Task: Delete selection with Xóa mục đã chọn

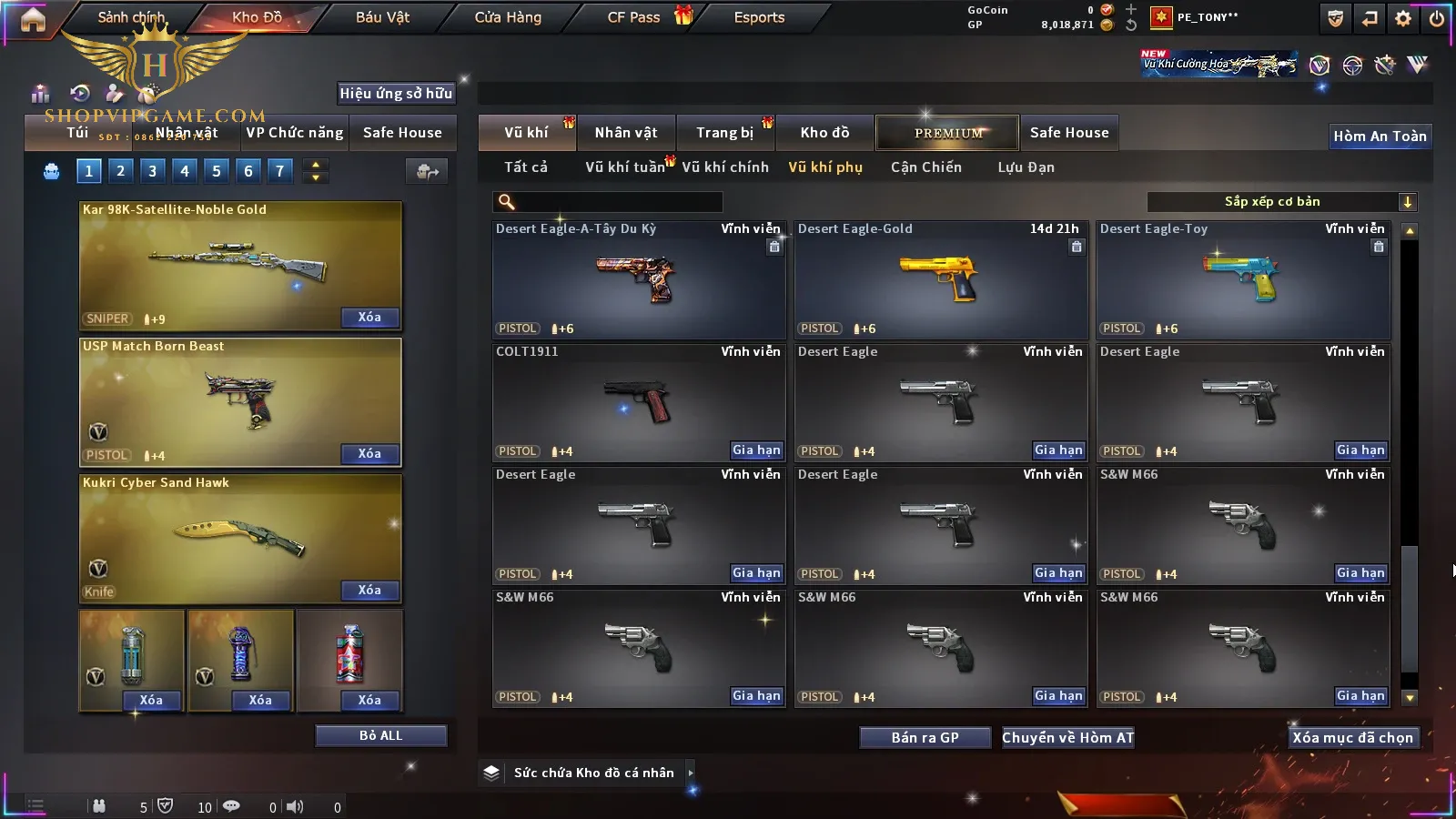Action: pos(1352,737)
